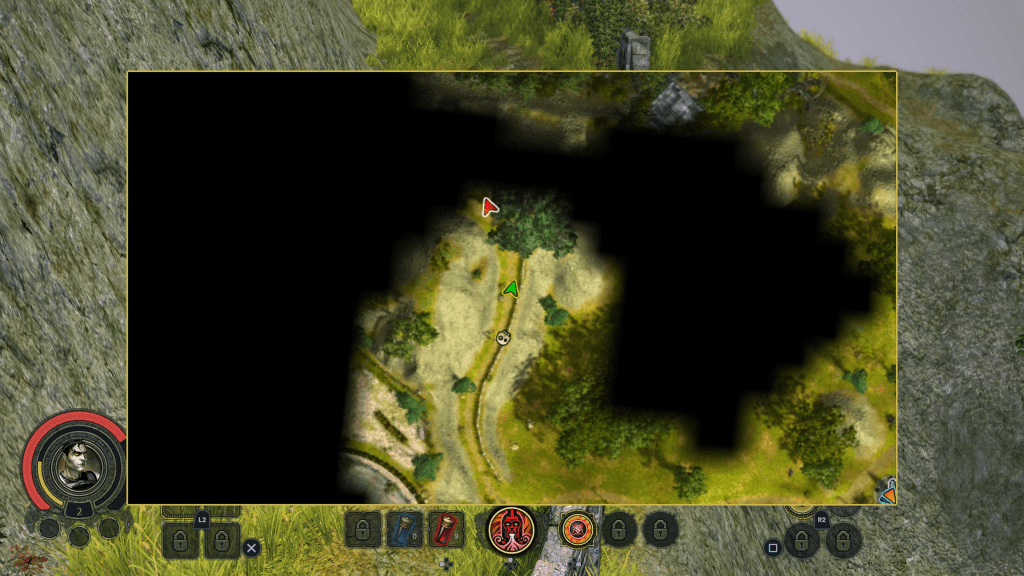Screen dimensions: 1024x576
Task: Use the red health potion slot
Action: click(446, 529)
